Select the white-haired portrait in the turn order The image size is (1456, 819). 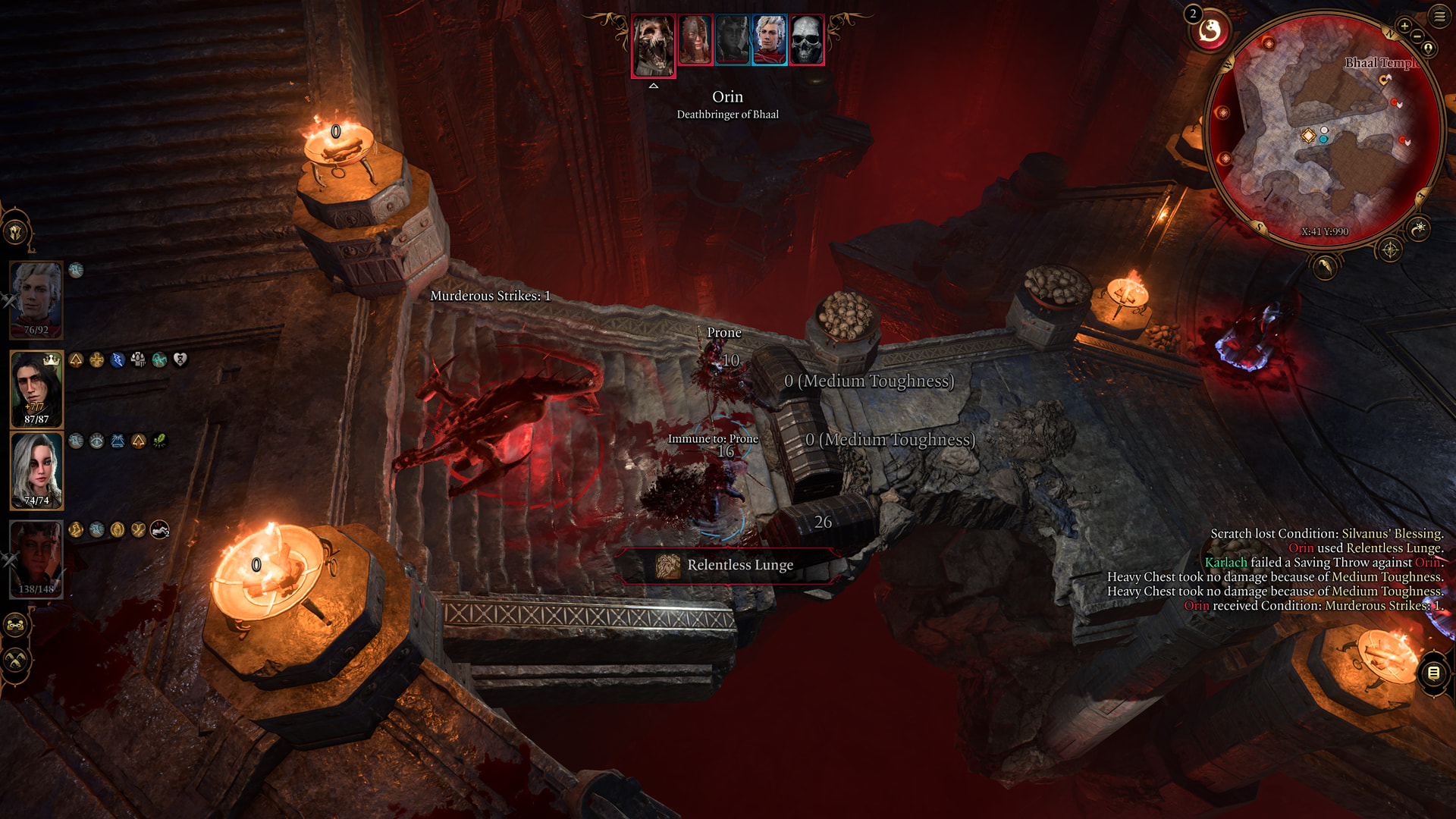[769, 39]
